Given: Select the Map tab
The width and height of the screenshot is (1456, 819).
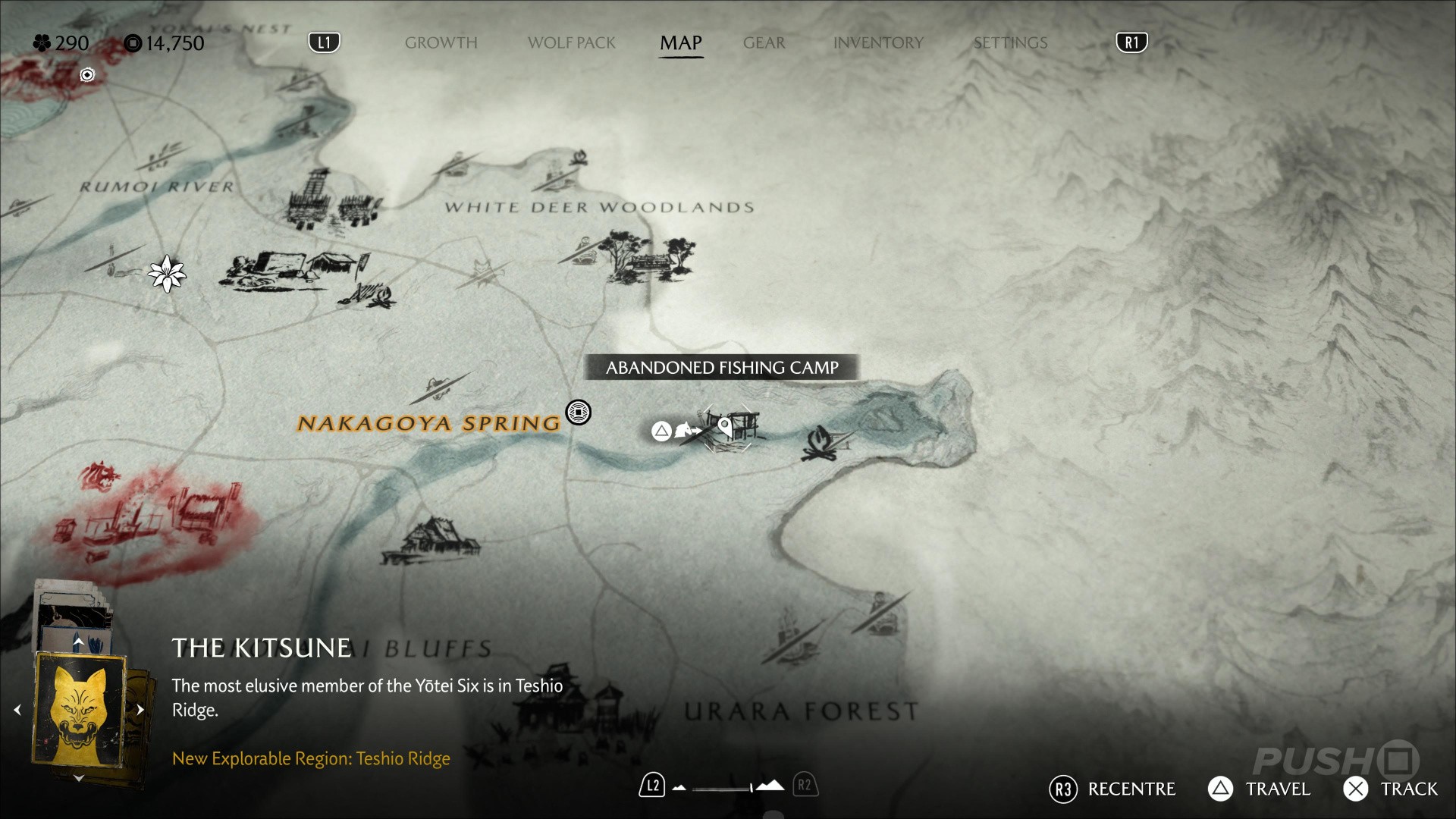Looking at the screenshot, I should tap(680, 43).
